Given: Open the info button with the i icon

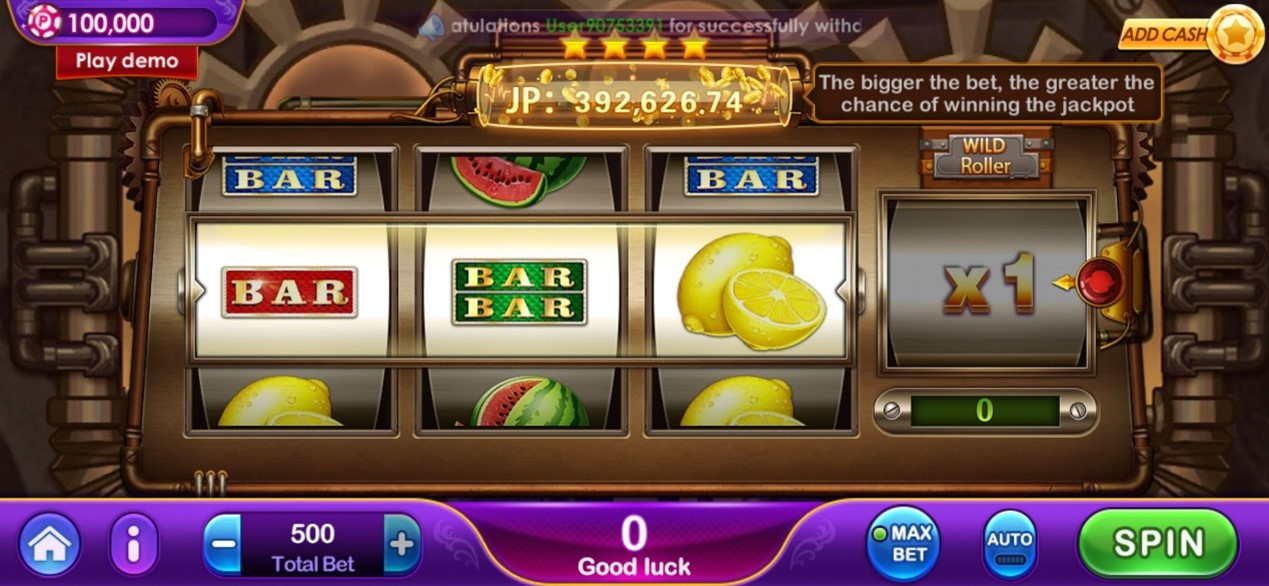Looking at the screenshot, I should tap(134, 545).
